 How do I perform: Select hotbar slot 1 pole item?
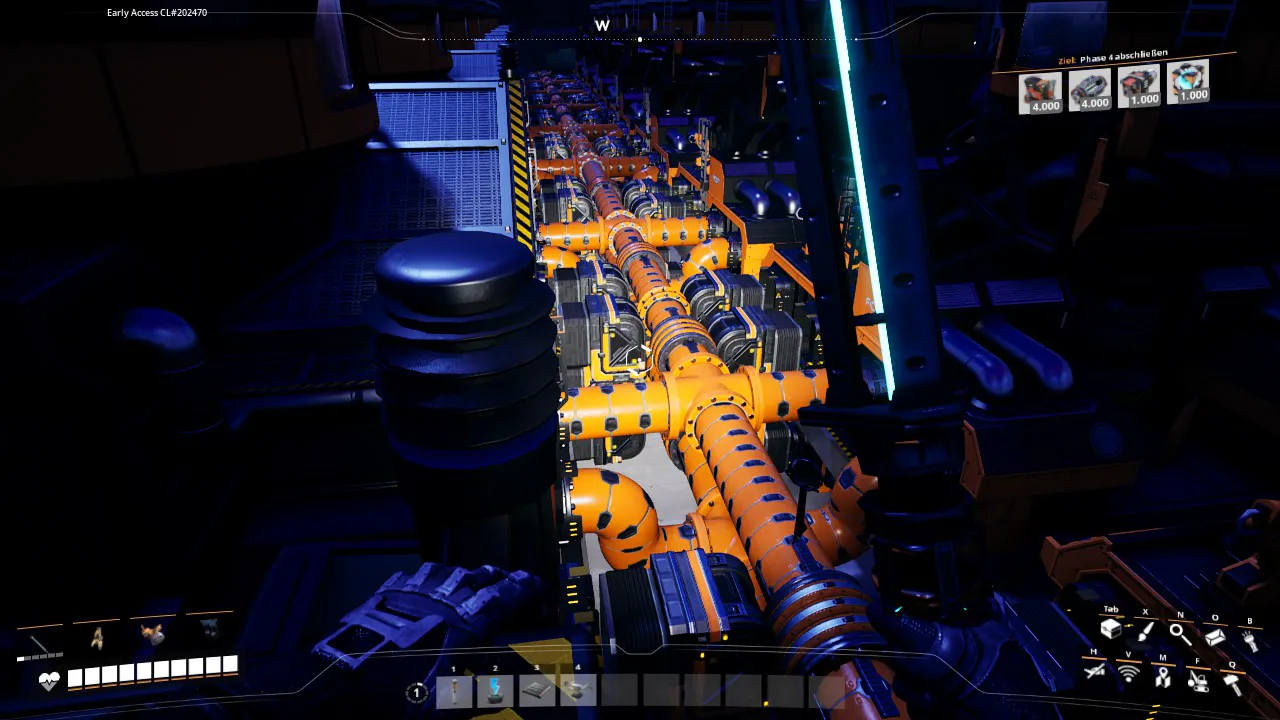pos(453,690)
